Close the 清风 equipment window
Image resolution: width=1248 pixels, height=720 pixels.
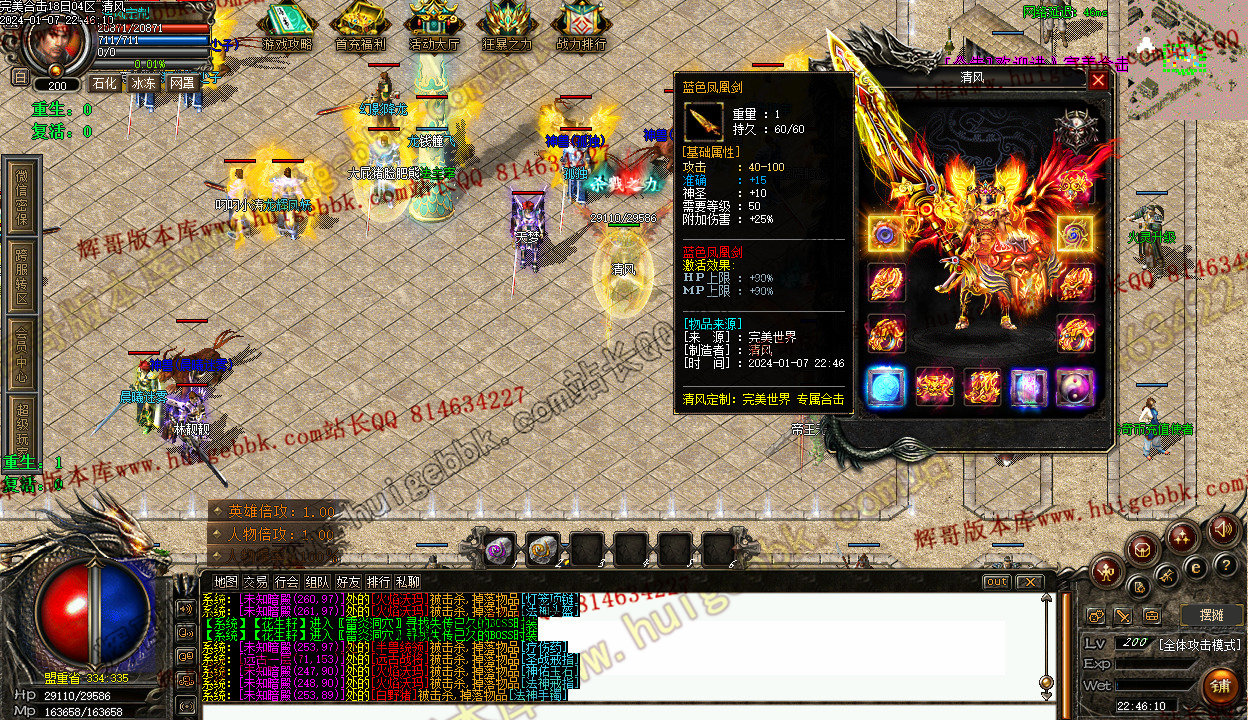click(x=1098, y=80)
